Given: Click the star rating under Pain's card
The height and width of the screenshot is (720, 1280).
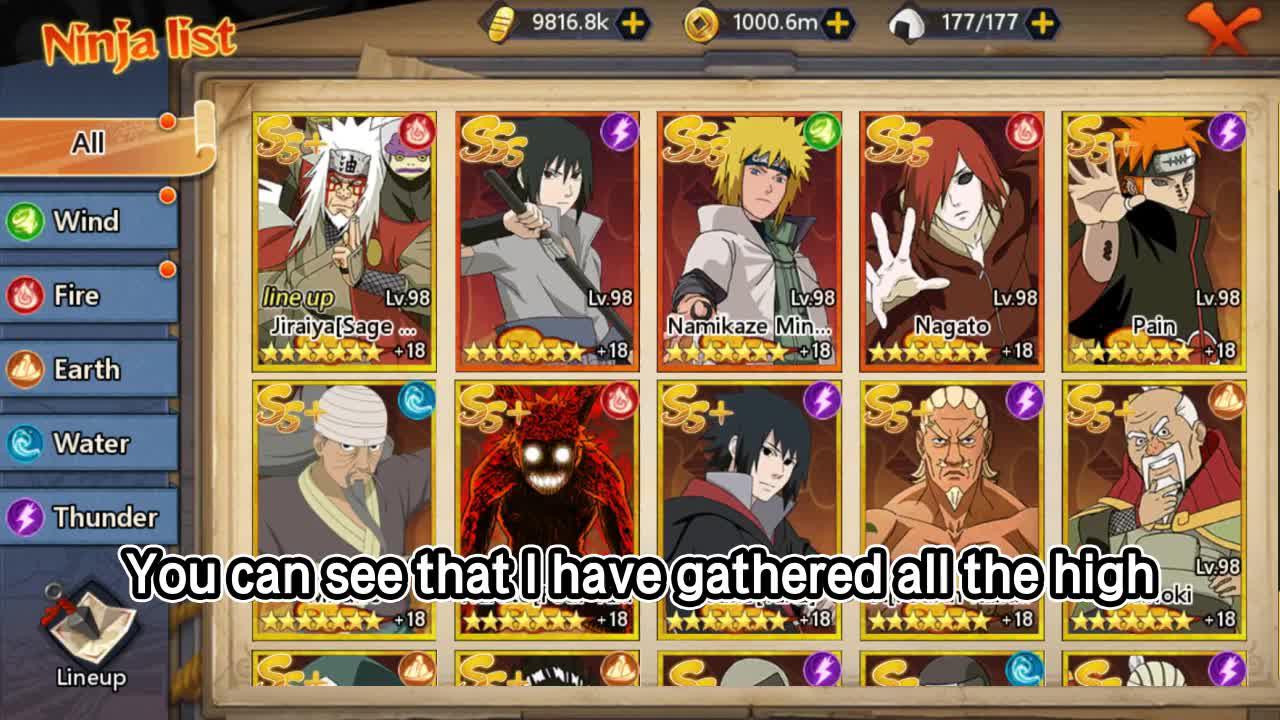Looking at the screenshot, I should point(1135,349).
